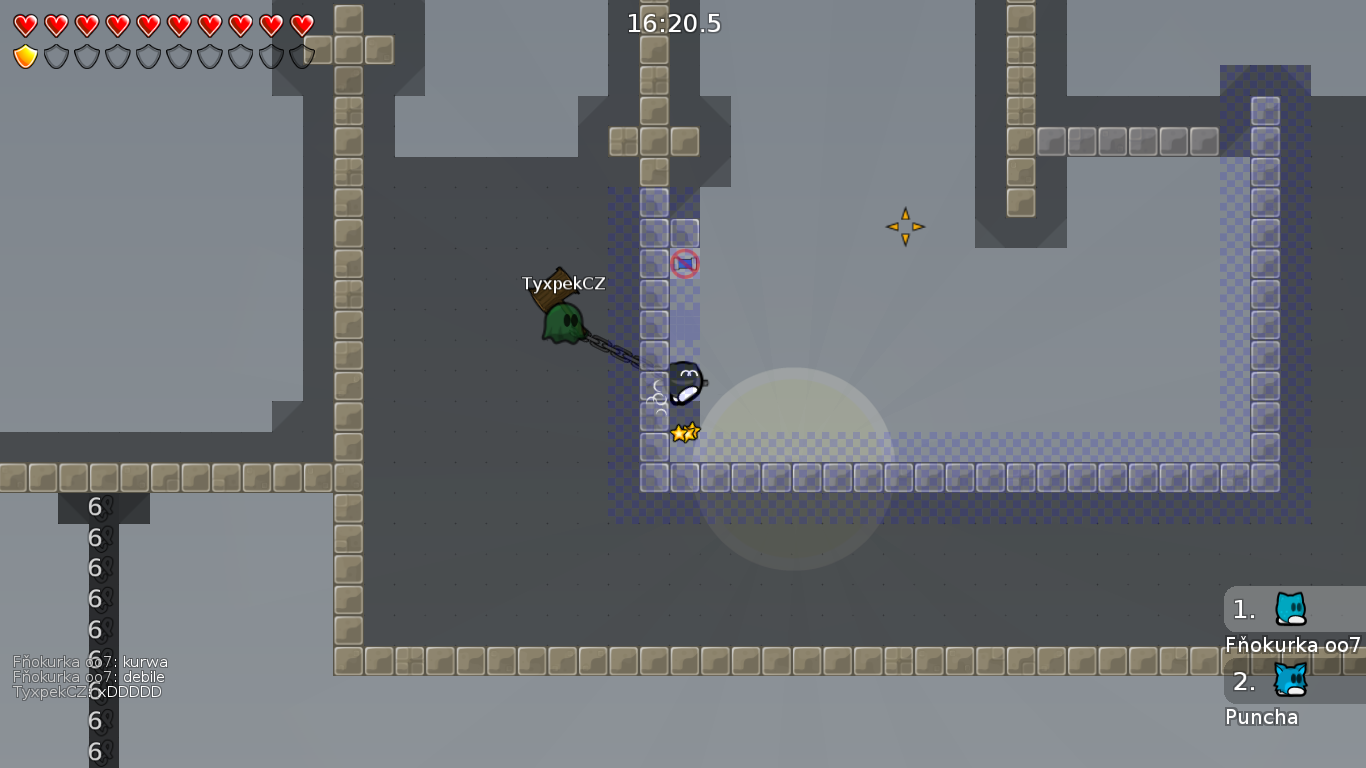This screenshot has width=1366, height=768.
Task: Select the Puncha scoreboard name
Action: (1261, 717)
